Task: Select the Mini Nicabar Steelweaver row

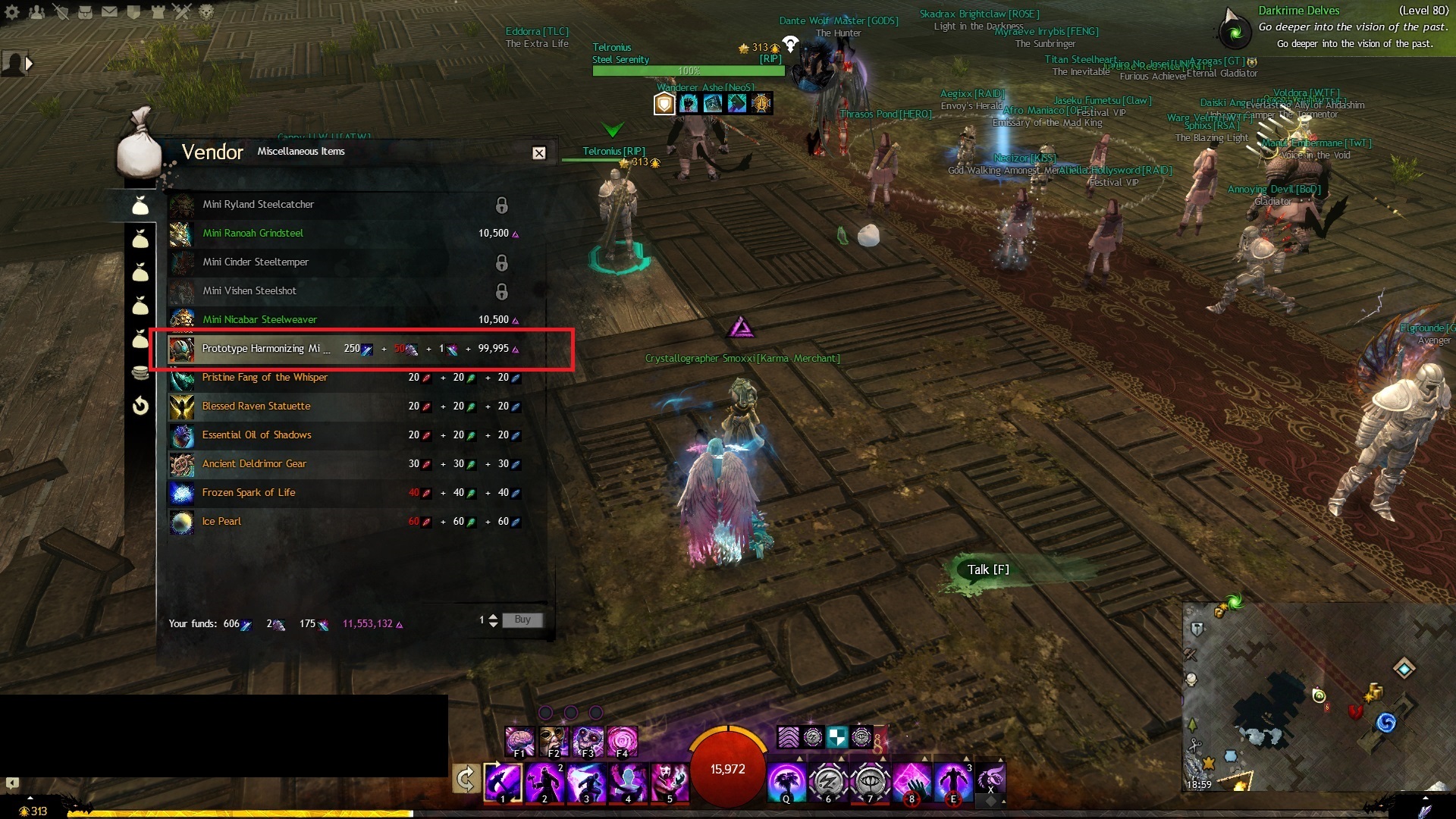Action: (x=259, y=320)
